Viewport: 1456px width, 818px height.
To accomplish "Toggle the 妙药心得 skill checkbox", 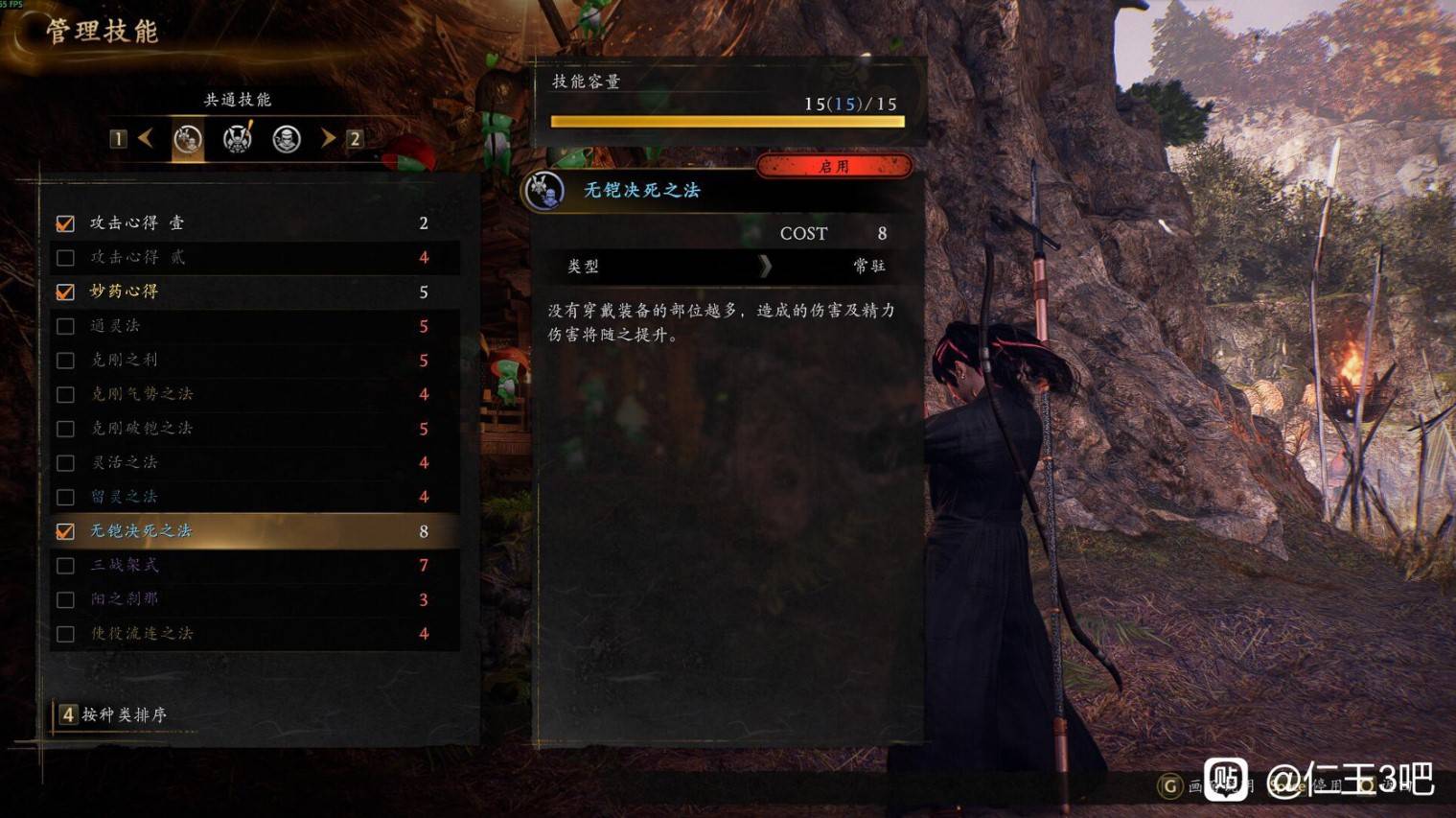I will [65, 292].
